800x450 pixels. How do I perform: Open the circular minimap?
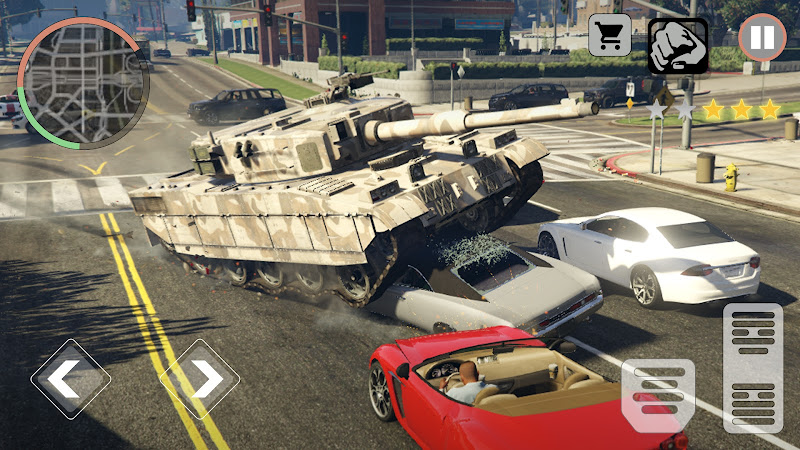[x=77, y=82]
